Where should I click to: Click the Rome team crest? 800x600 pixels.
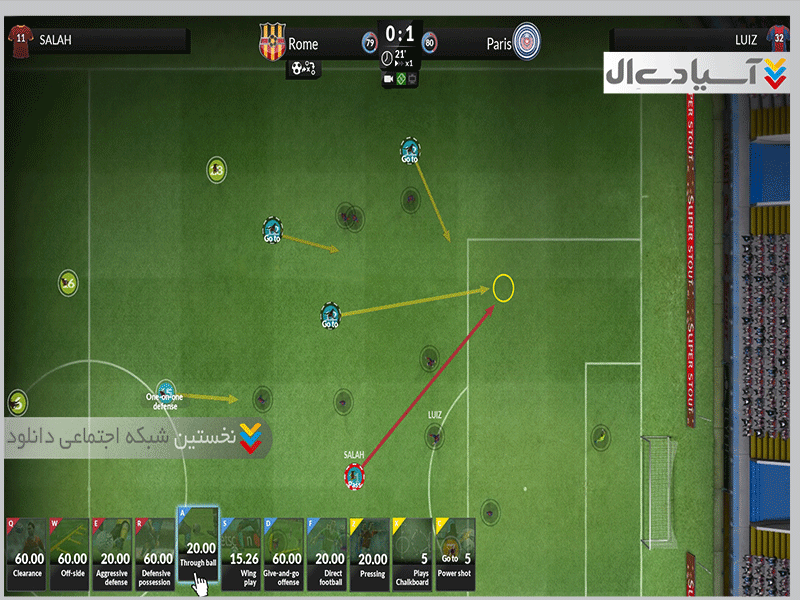click(271, 43)
